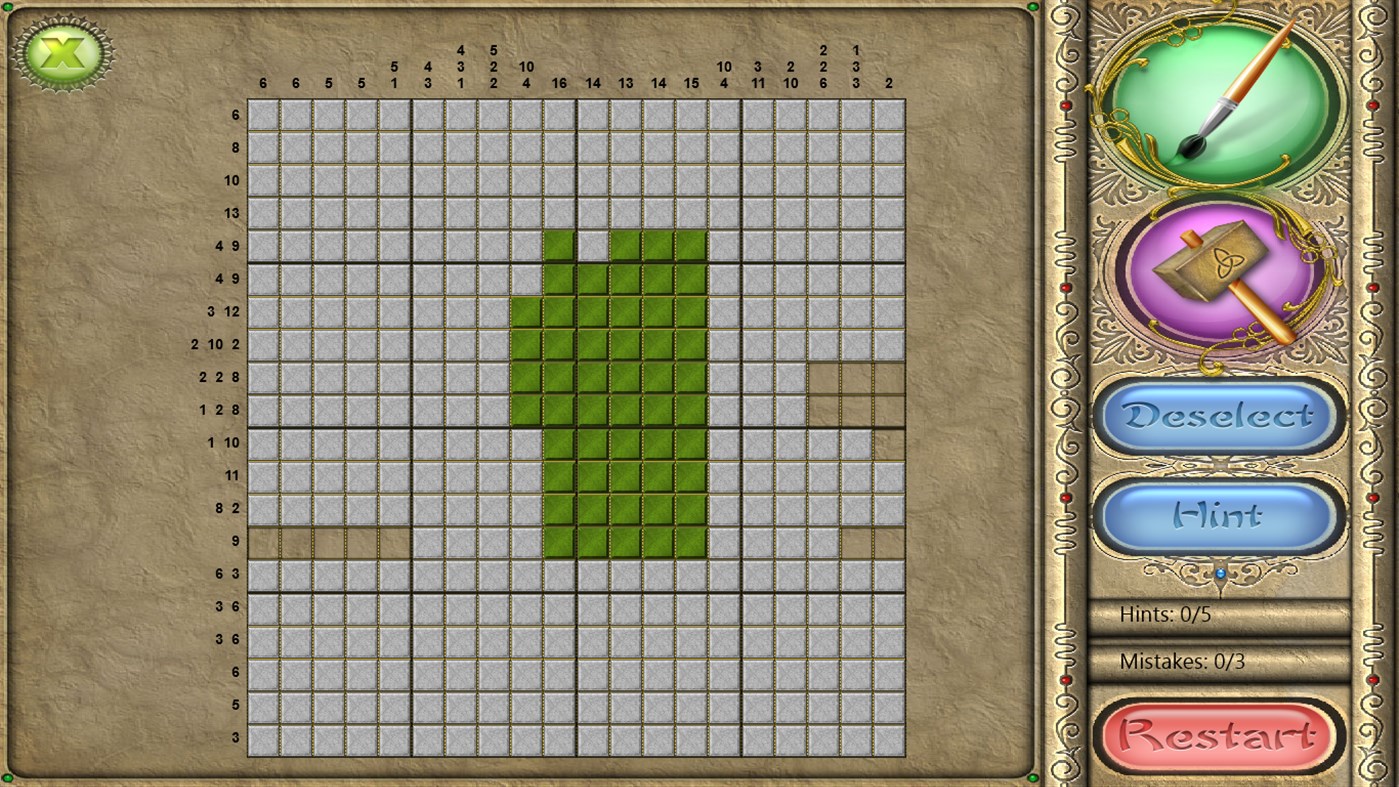Viewport: 1399px width, 787px height.
Task: Request help using the Hint button
Action: 1216,513
